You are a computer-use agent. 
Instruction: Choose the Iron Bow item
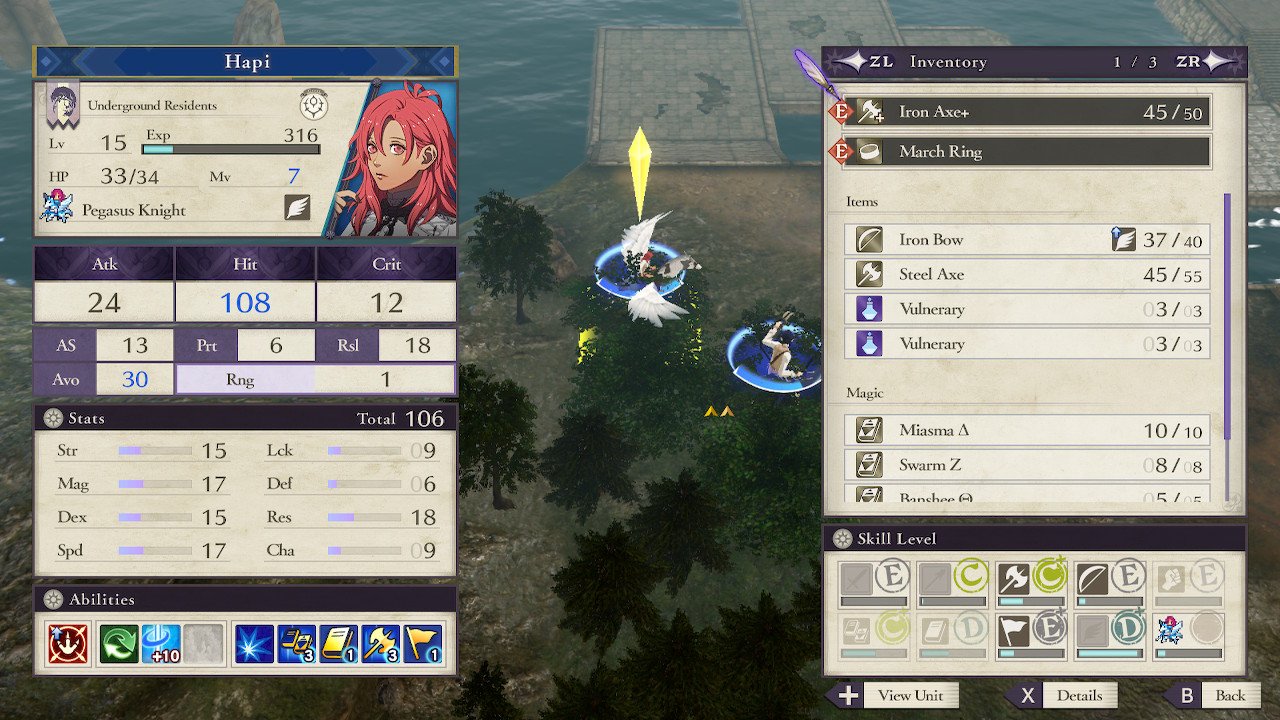(x=1028, y=240)
